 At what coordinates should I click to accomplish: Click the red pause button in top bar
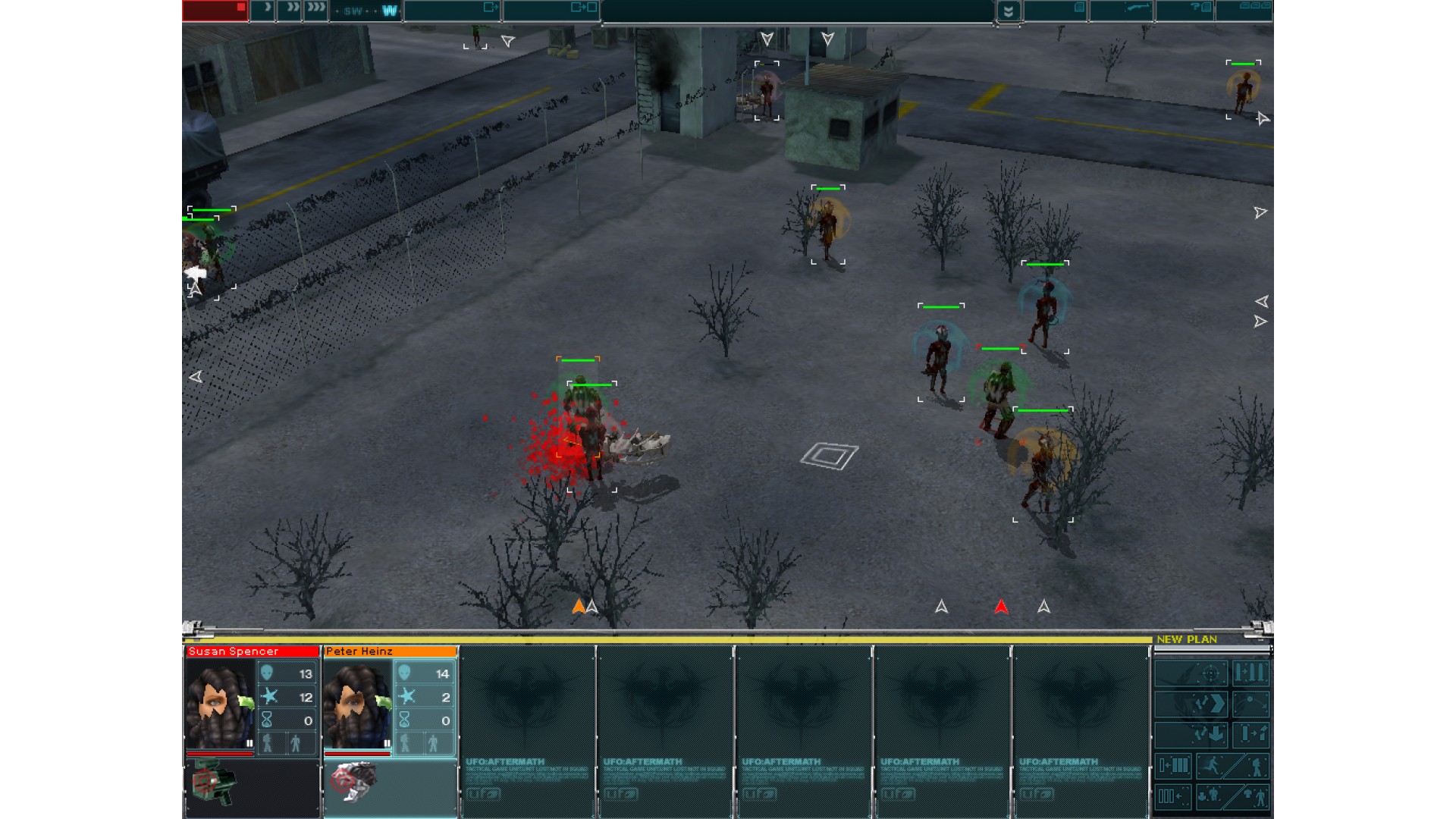click(x=215, y=10)
